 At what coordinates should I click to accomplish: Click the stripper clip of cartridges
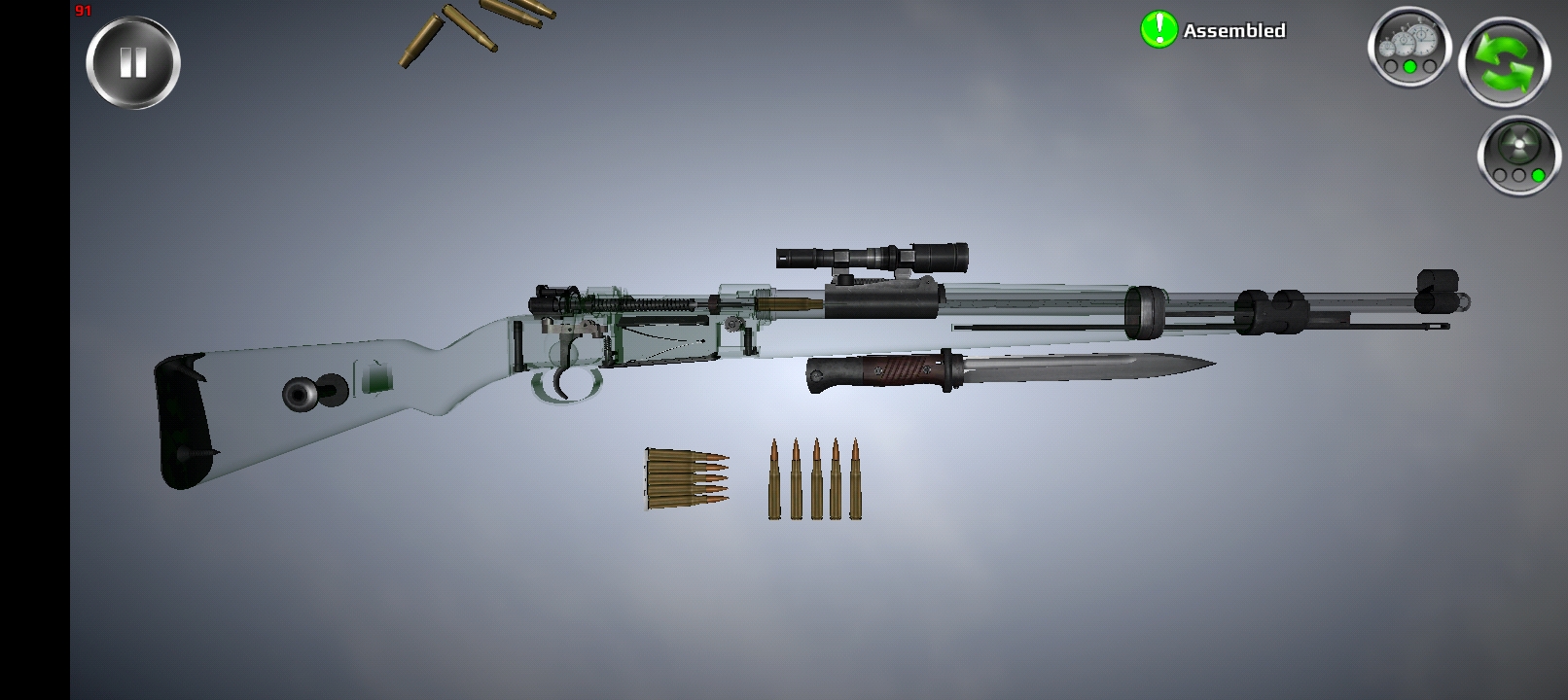(681, 478)
